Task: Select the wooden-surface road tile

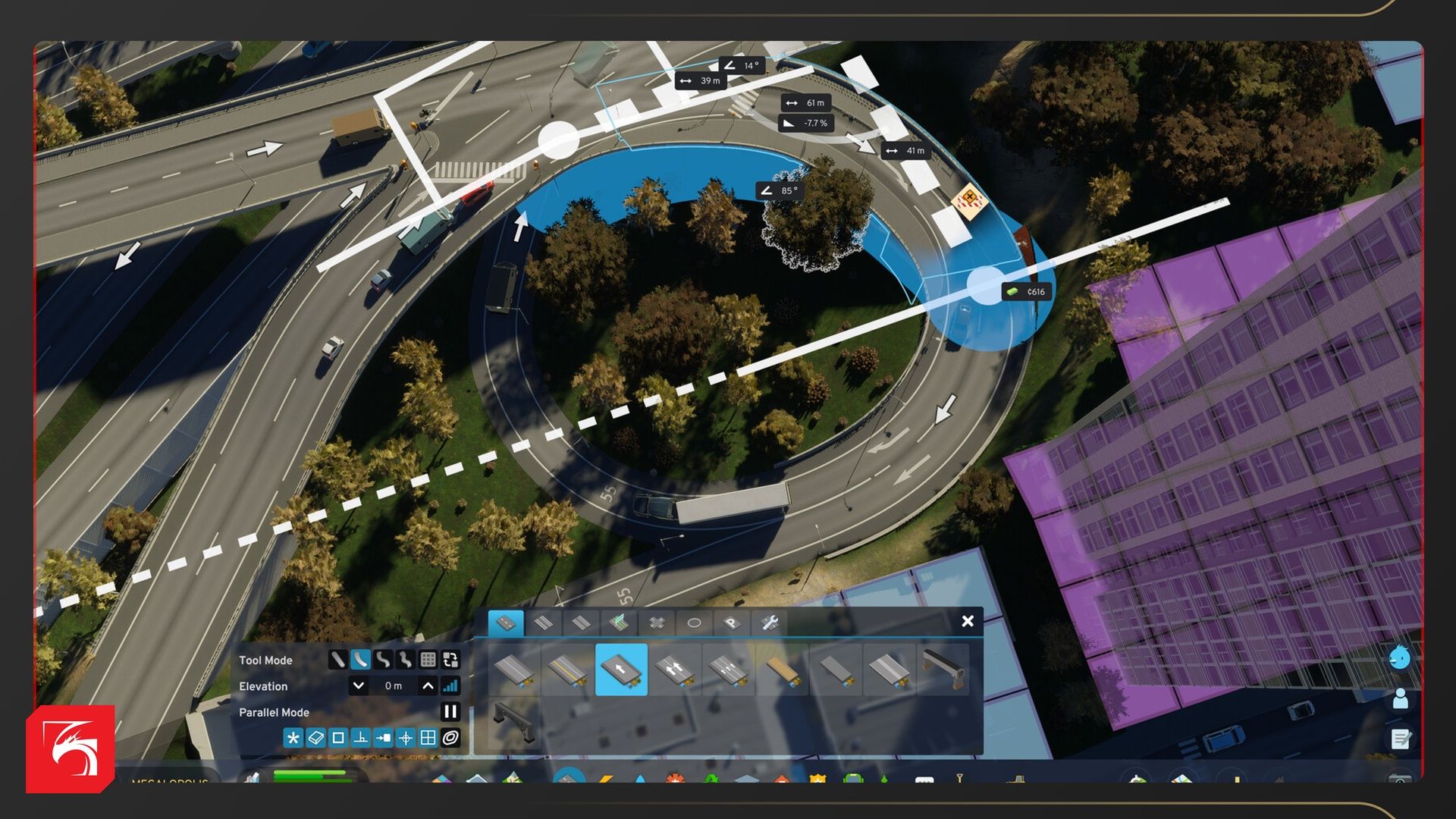Action: click(x=782, y=670)
